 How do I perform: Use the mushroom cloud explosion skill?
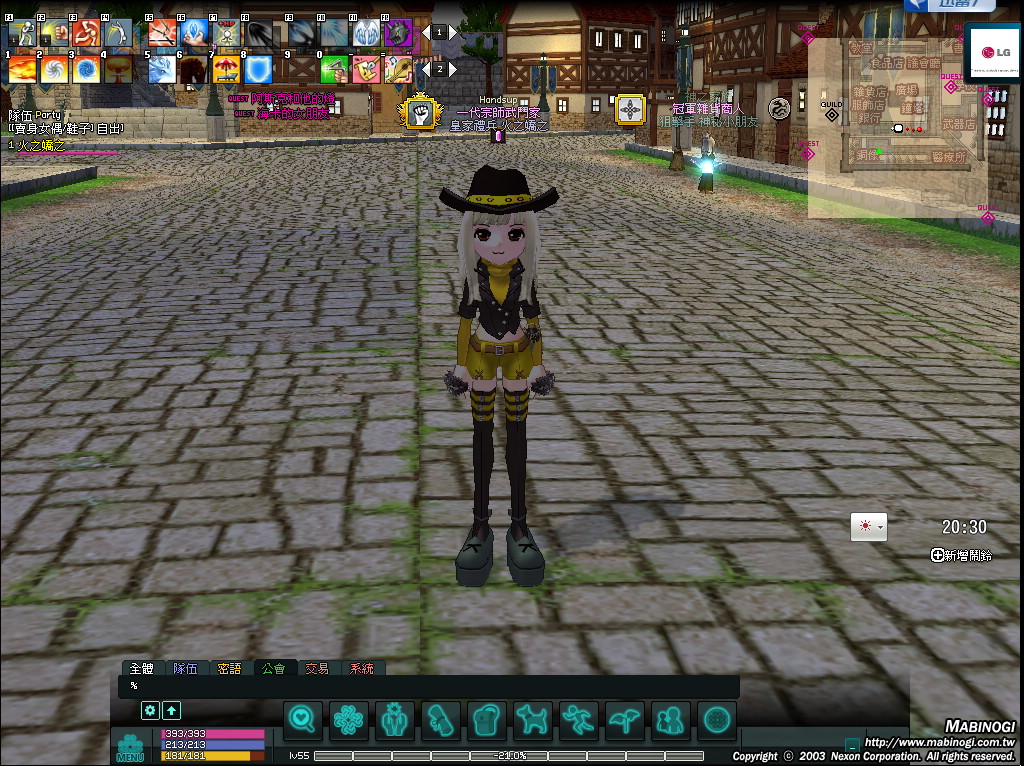tap(118, 70)
